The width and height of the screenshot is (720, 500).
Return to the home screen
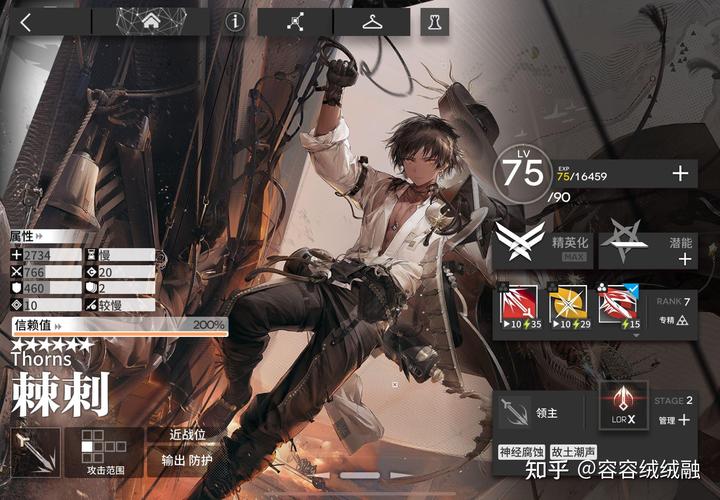point(153,21)
